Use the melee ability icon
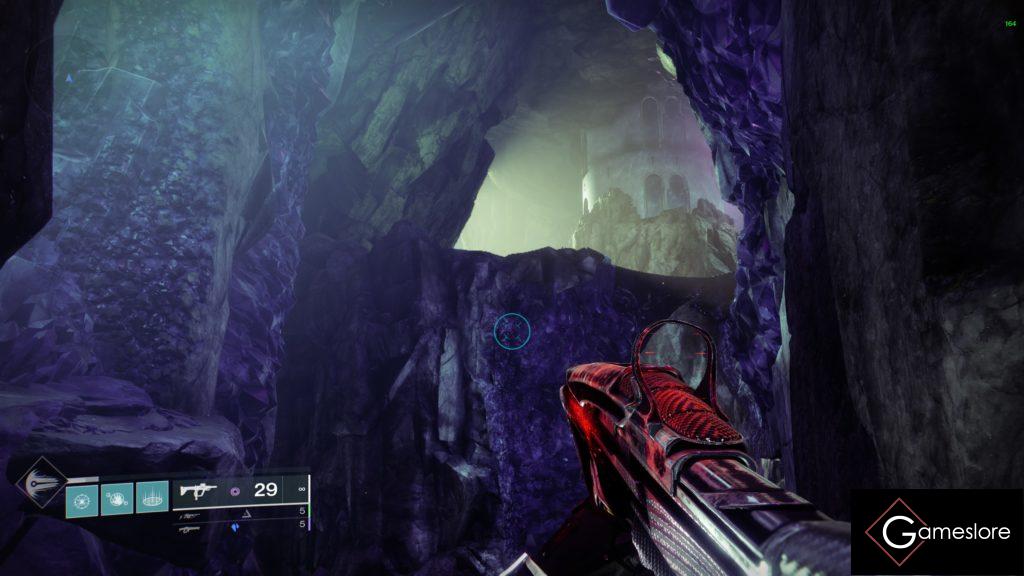The height and width of the screenshot is (576, 1024). point(117,499)
